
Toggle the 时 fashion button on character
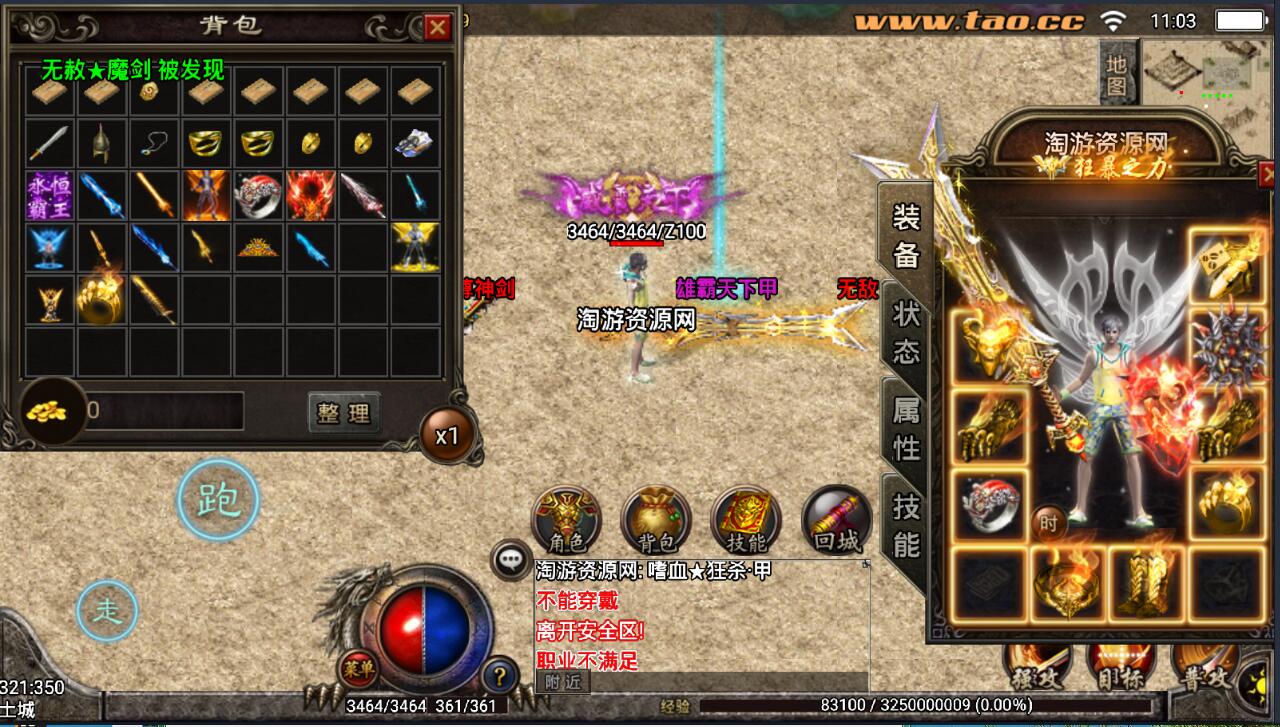[x=1047, y=522]
